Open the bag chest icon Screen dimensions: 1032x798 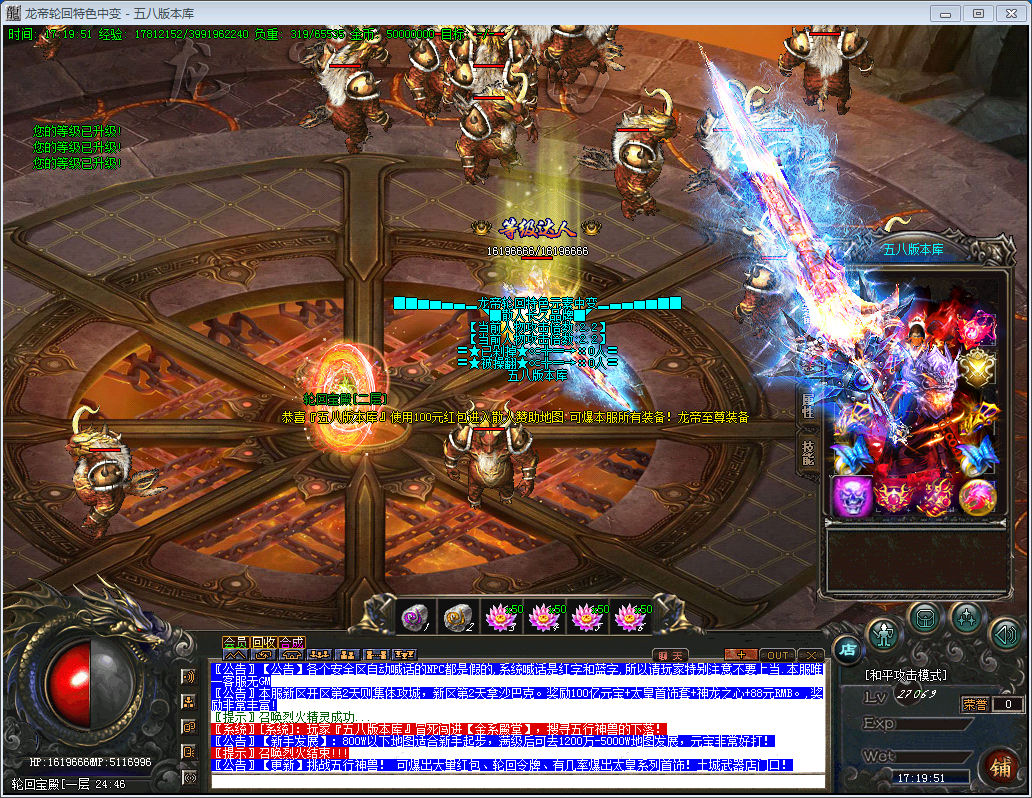pos(926,616)
